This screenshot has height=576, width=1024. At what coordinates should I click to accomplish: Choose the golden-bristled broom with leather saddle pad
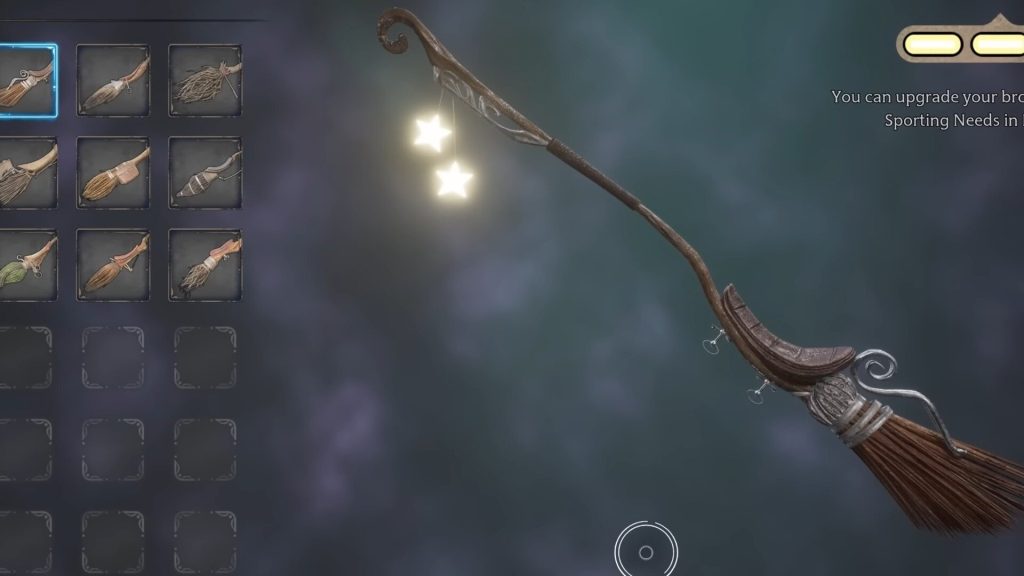pos(112,173)
